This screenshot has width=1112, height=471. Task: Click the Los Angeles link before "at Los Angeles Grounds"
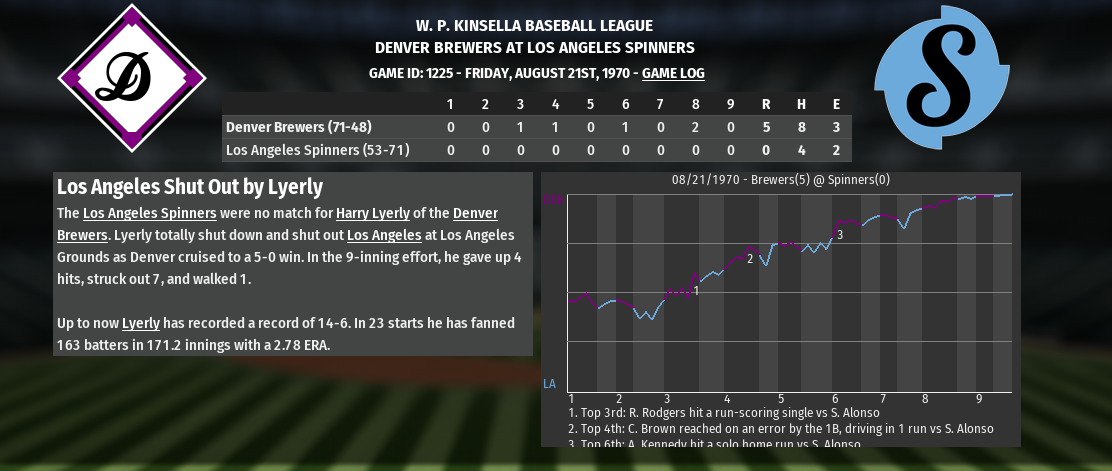coord(383,235)
